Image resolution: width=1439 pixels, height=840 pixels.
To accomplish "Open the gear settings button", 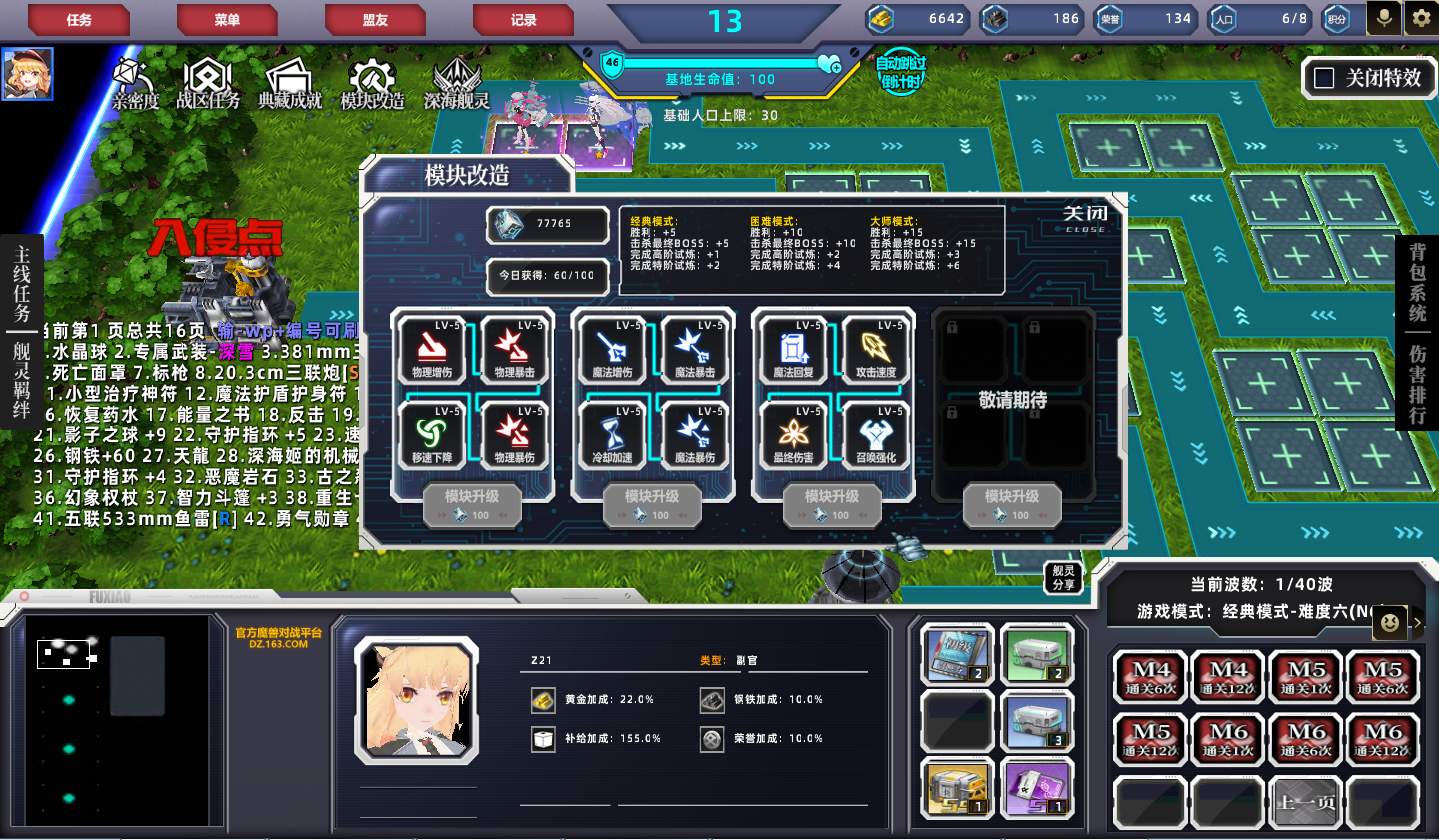I will (1420, 18).
